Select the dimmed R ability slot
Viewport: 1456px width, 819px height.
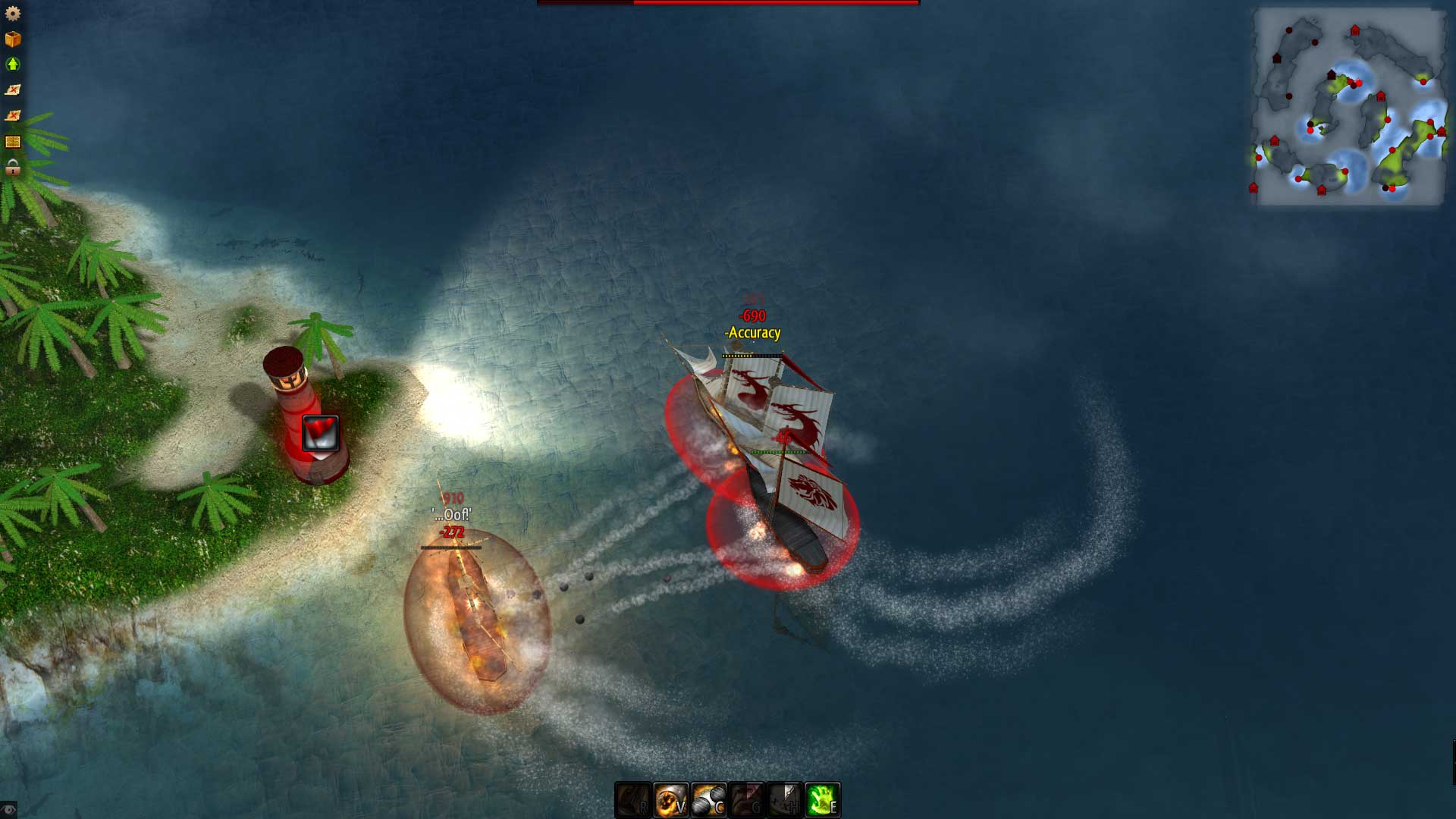click(x=633, y=800)
